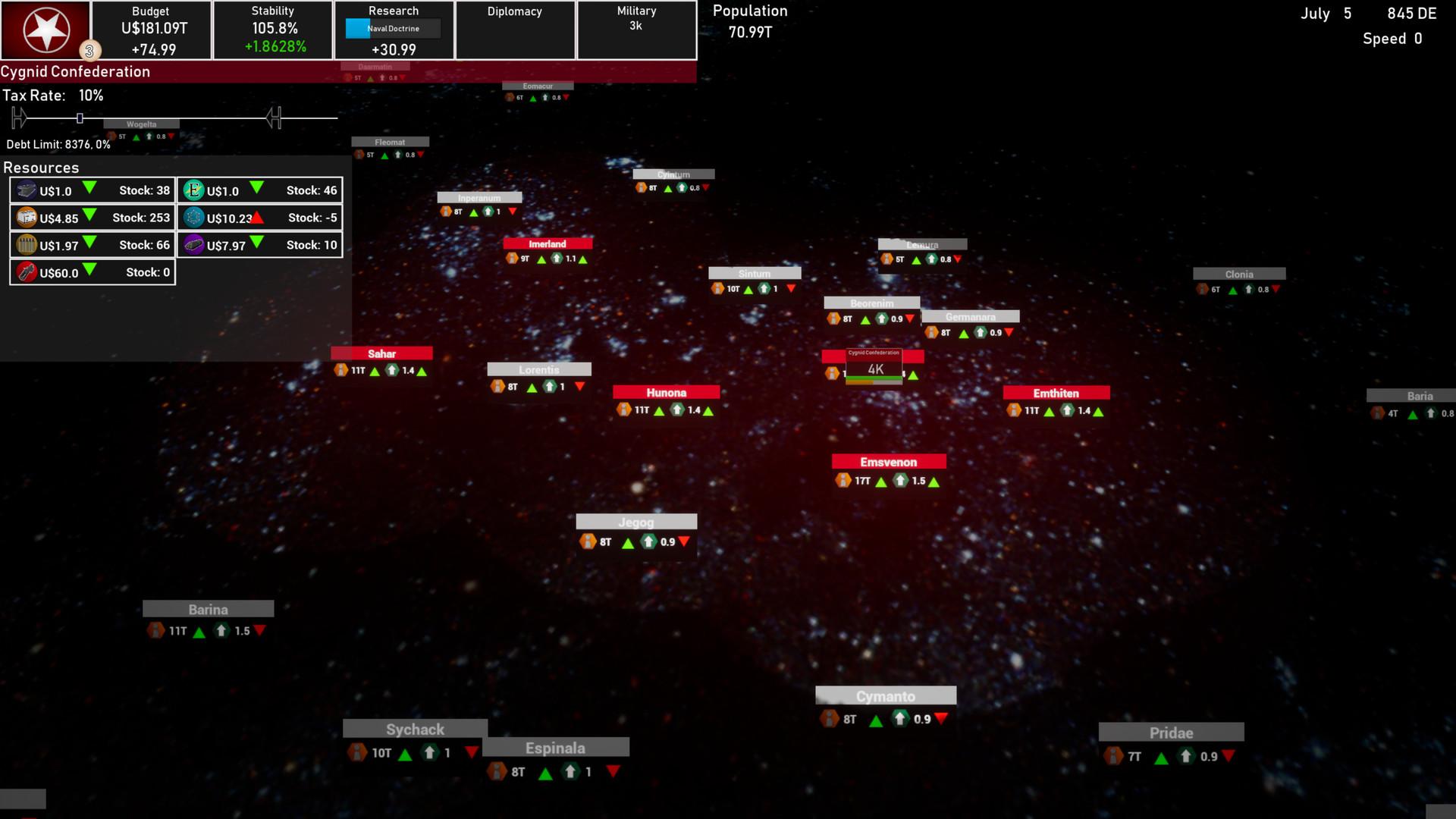Choose the Pridae system label
1456x819 pixels.
[x=1171, y=733]
